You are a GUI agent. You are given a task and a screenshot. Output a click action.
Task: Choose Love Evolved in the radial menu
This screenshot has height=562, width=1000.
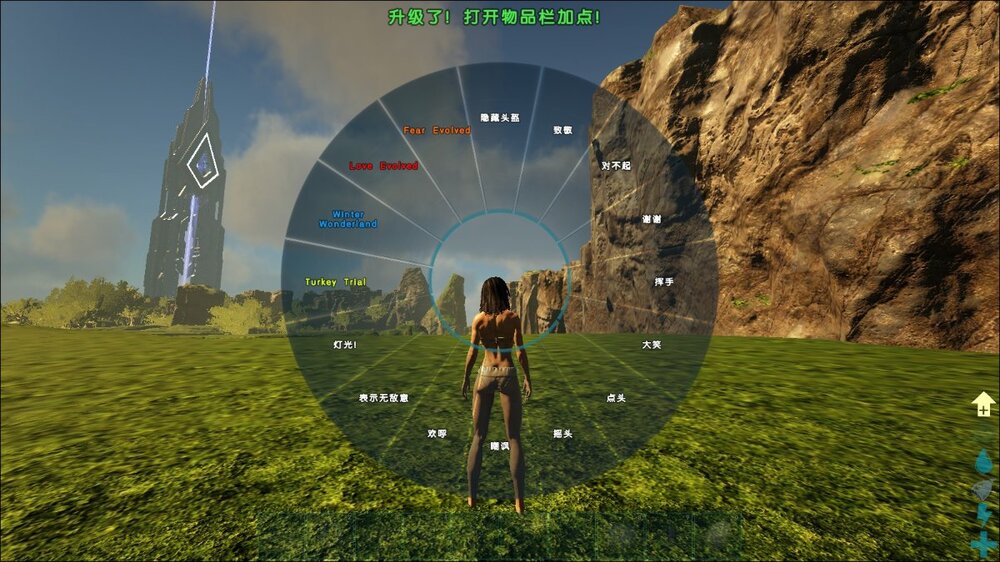pos(384,166)
